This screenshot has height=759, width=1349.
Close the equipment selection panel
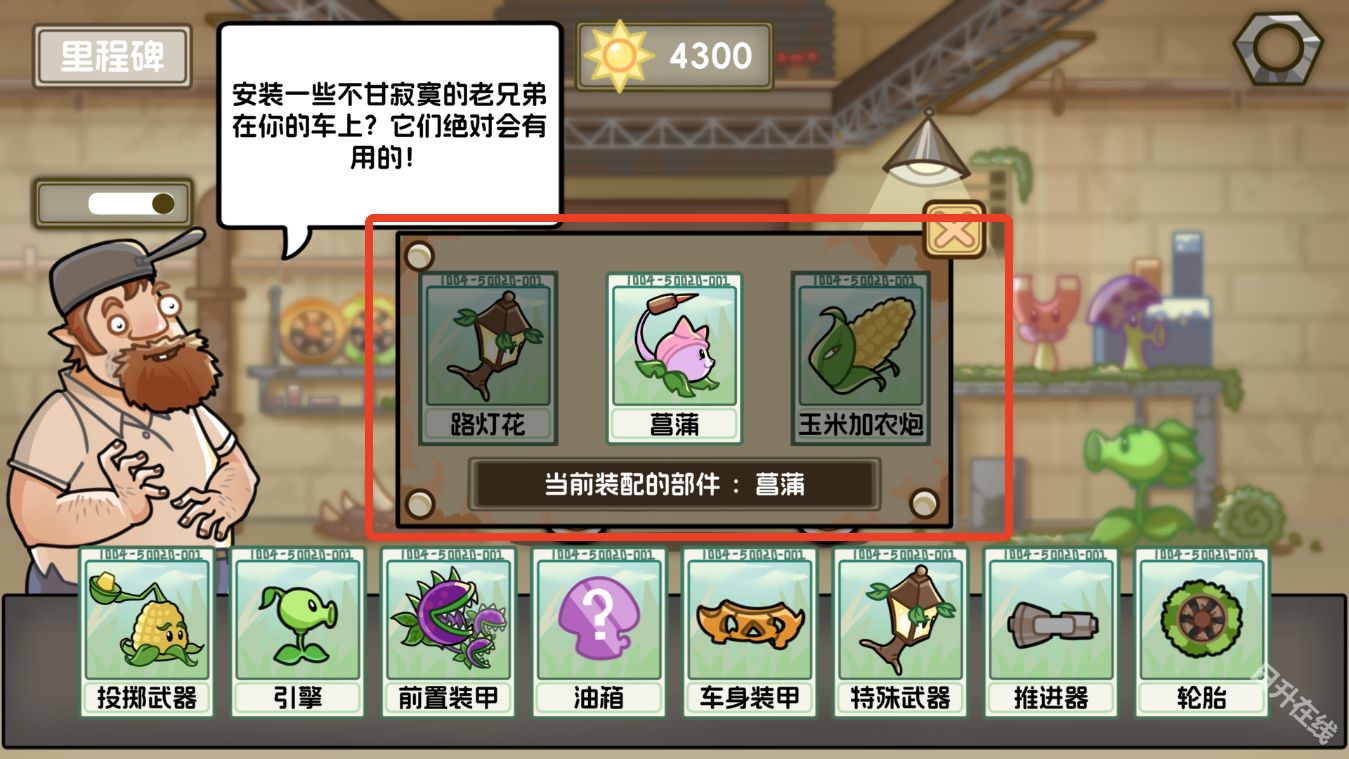coord(955,230)
